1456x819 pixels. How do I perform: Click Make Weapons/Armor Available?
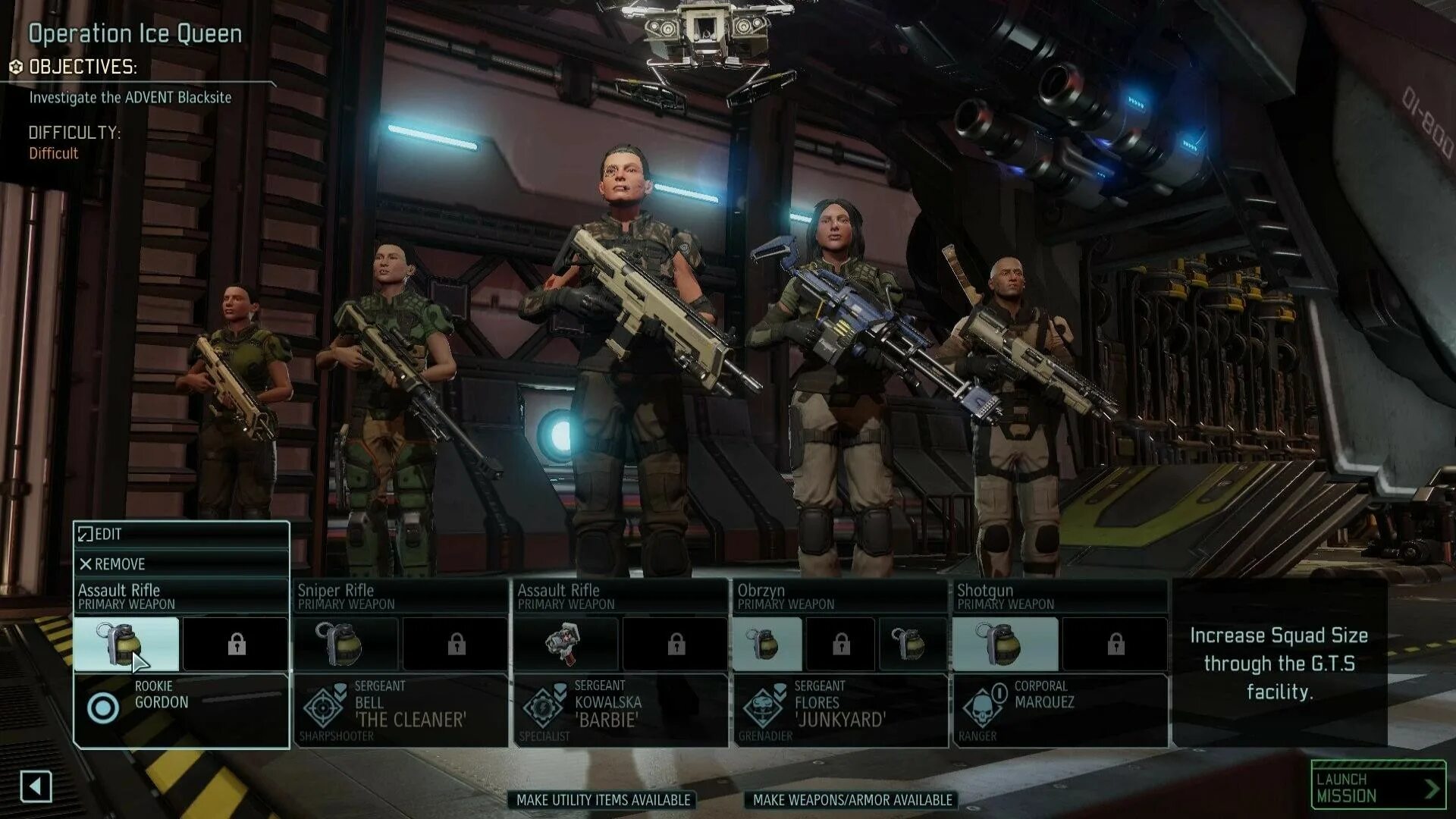(x=852, y=800)
